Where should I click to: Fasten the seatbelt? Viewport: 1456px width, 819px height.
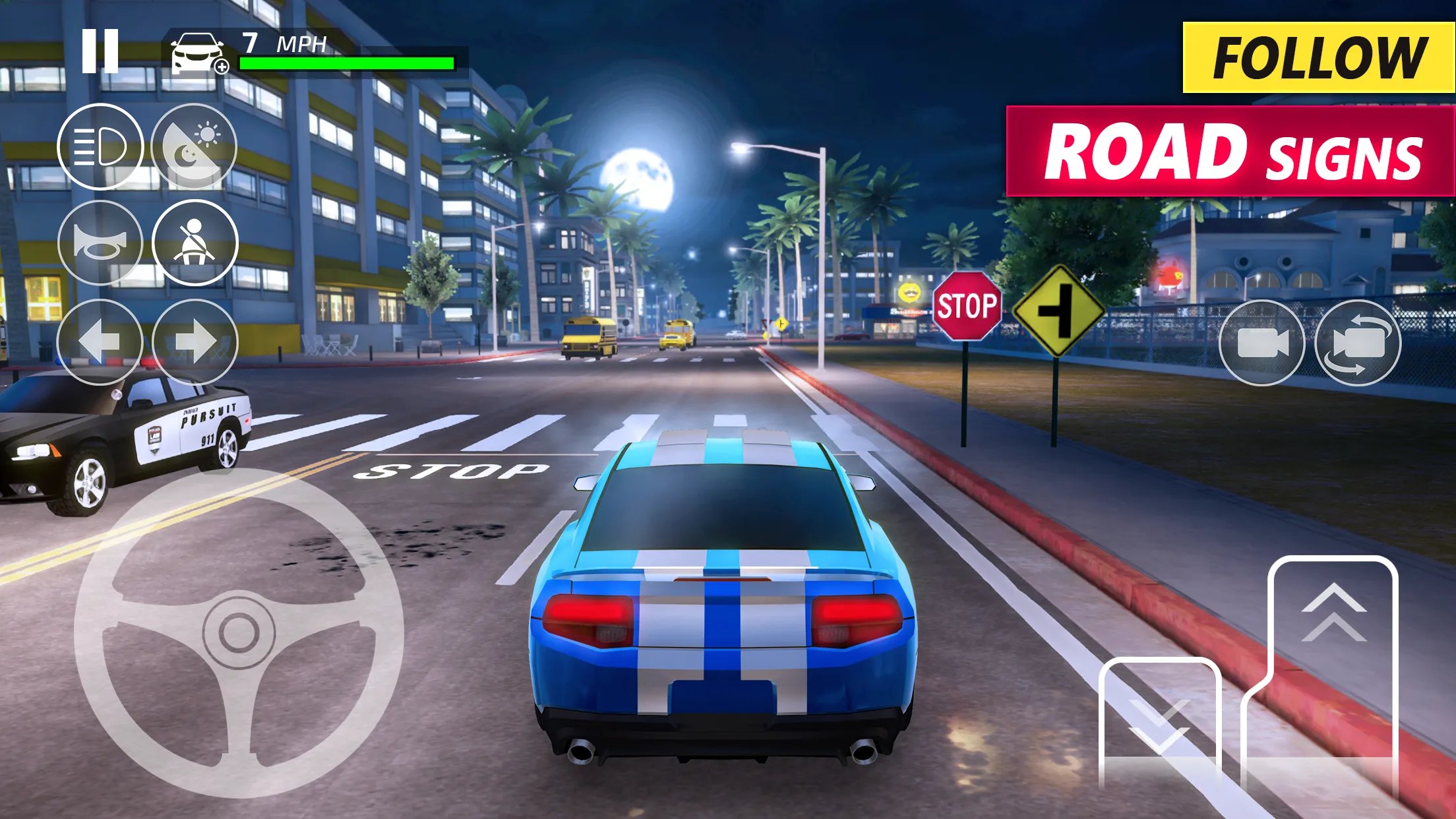click(x=196, y=242)
